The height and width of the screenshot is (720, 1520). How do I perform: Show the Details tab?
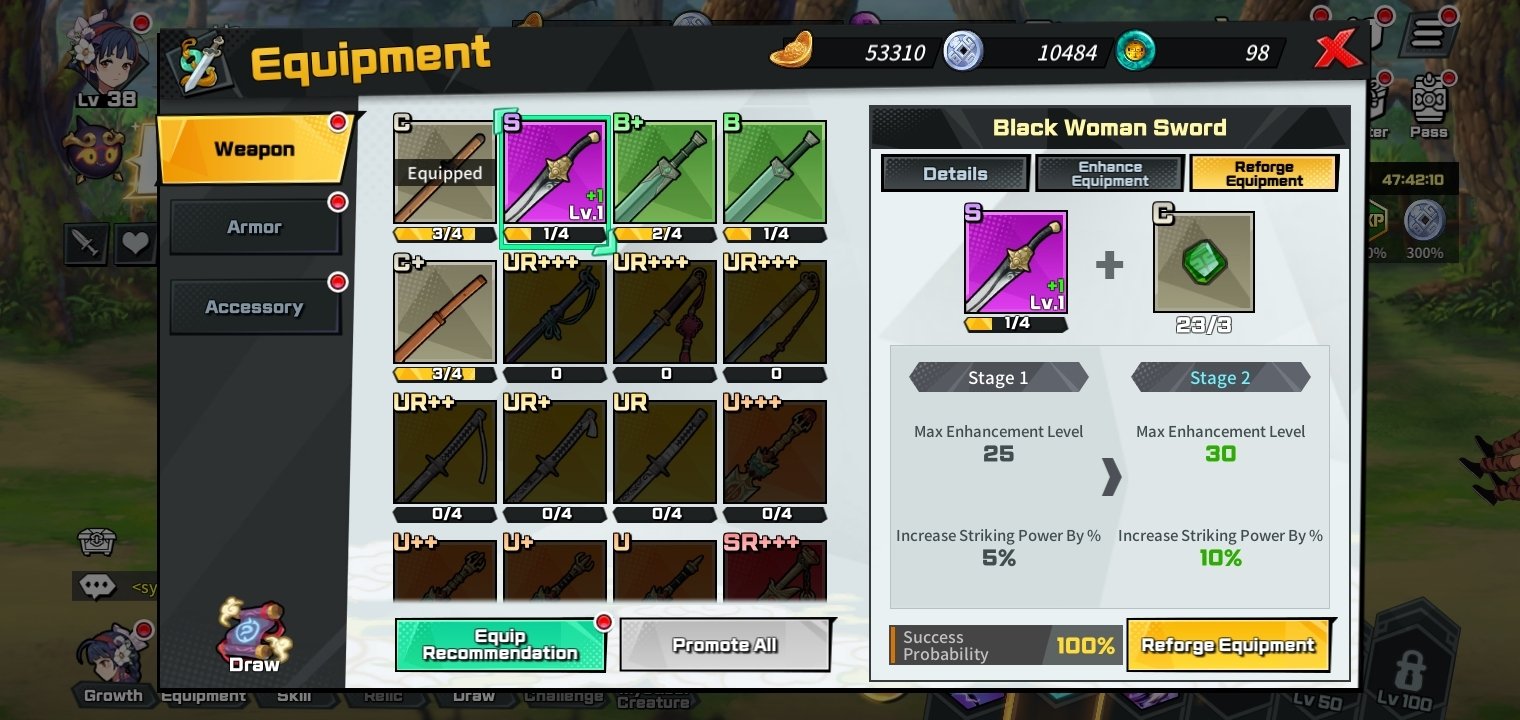point(955,173)
